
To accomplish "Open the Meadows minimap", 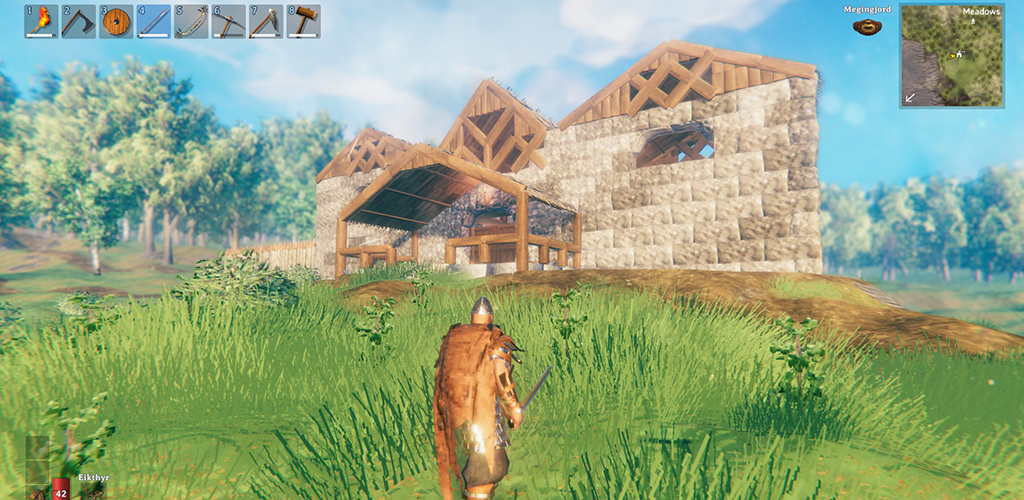I will tap(951, 56).
